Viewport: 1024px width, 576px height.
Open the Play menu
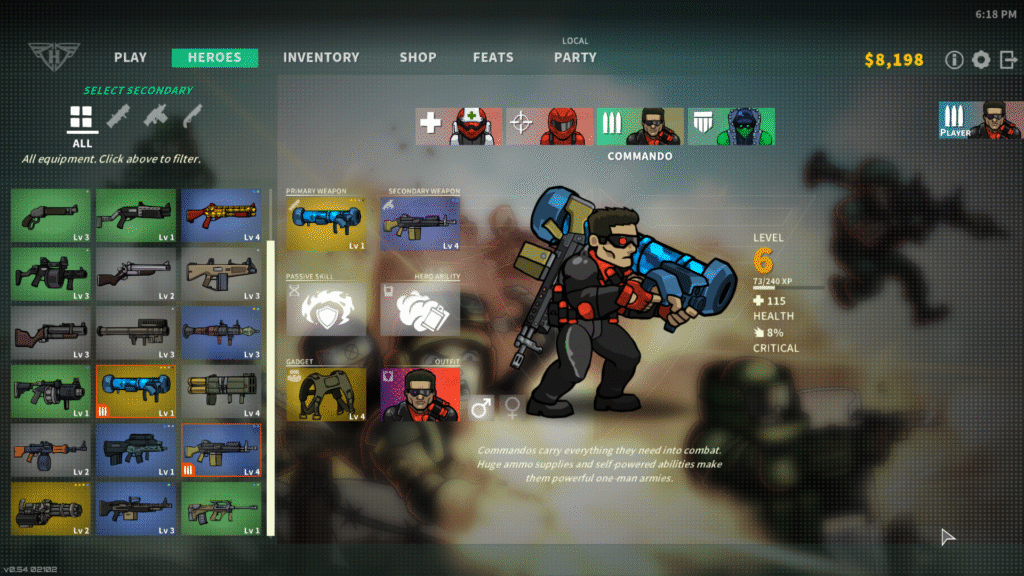tap(130, 58)
